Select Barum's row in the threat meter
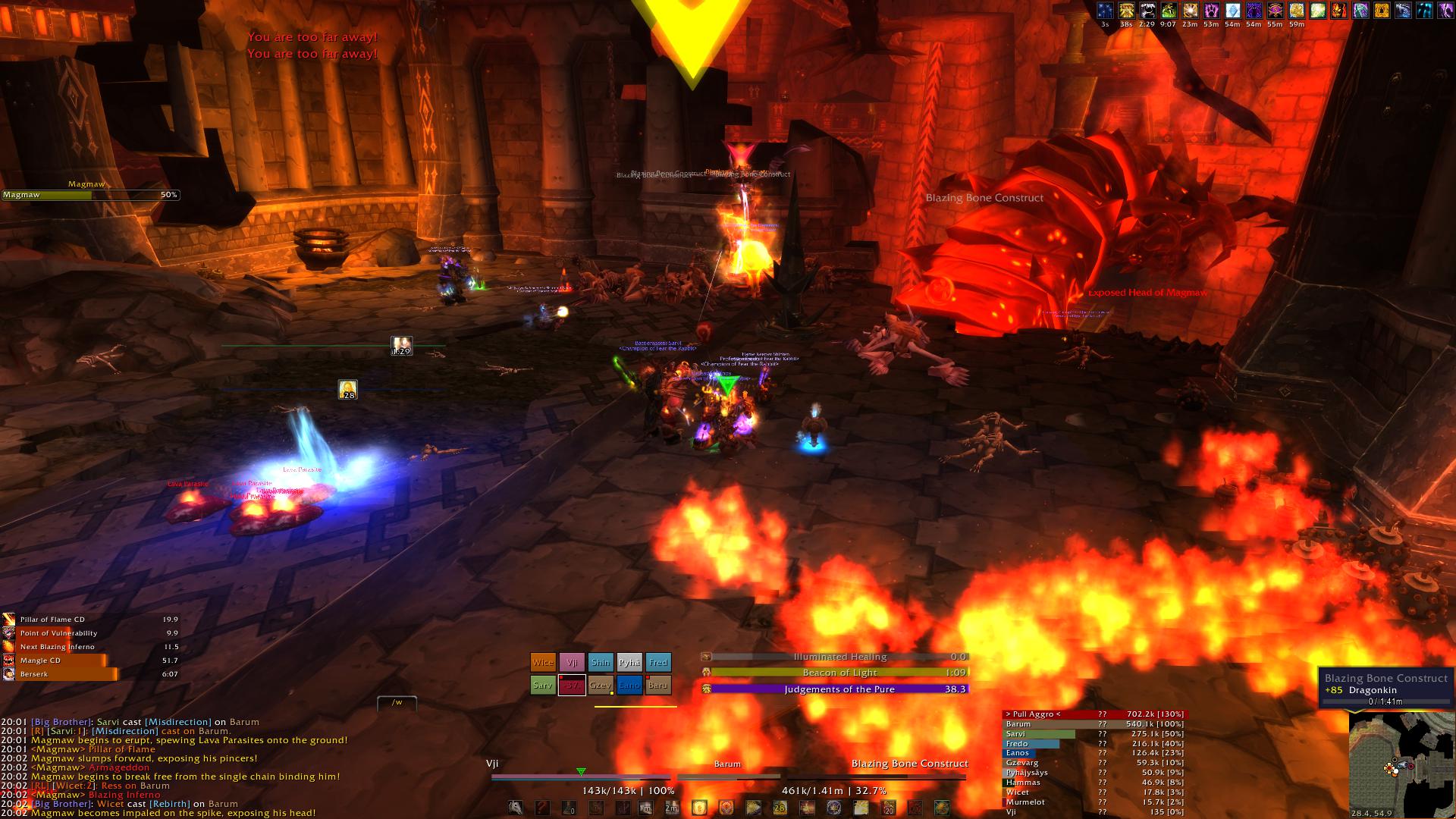 [1093, 724]
